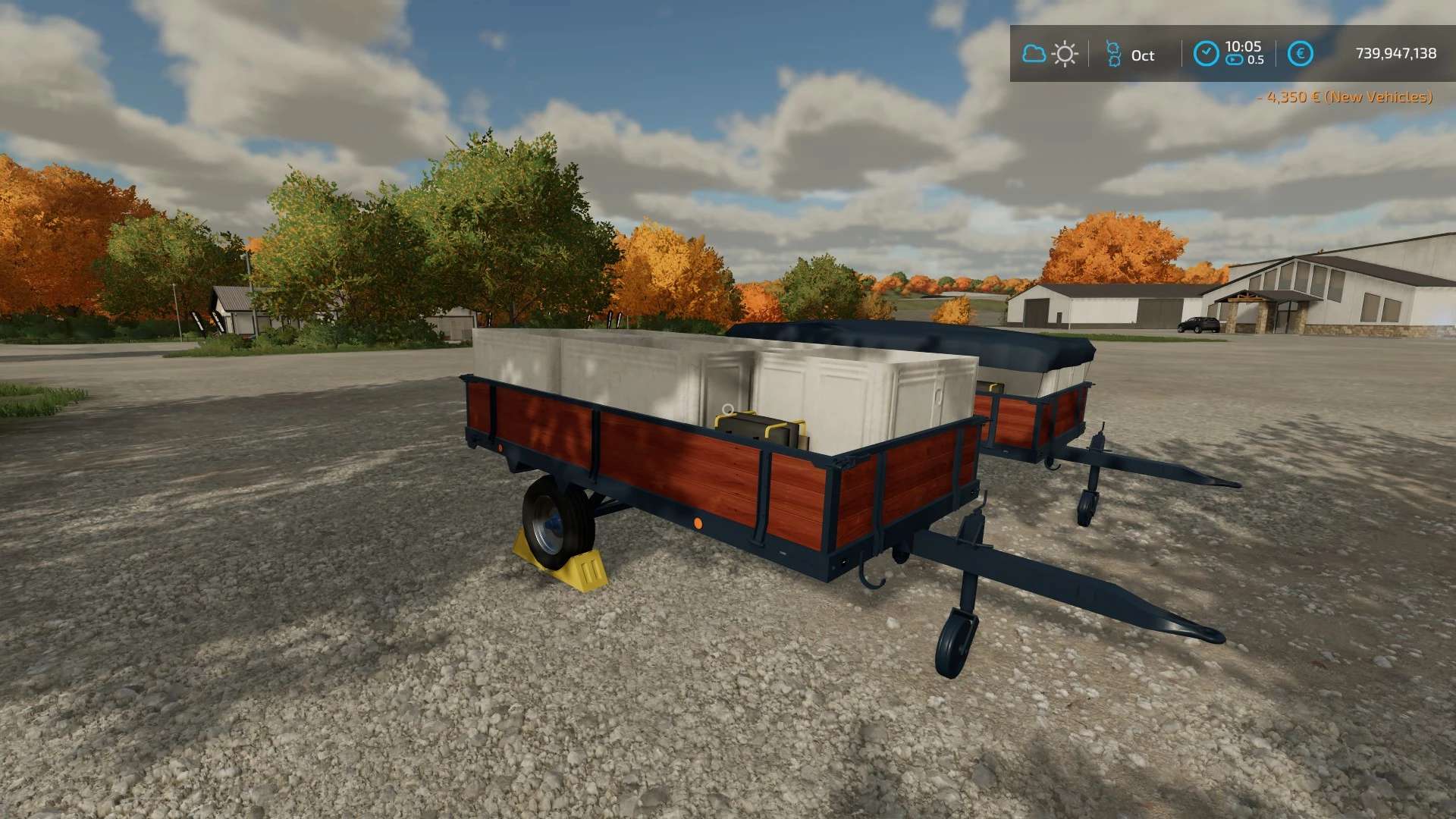Click the weather forecast cloud and sun icon

point(1050,54)
